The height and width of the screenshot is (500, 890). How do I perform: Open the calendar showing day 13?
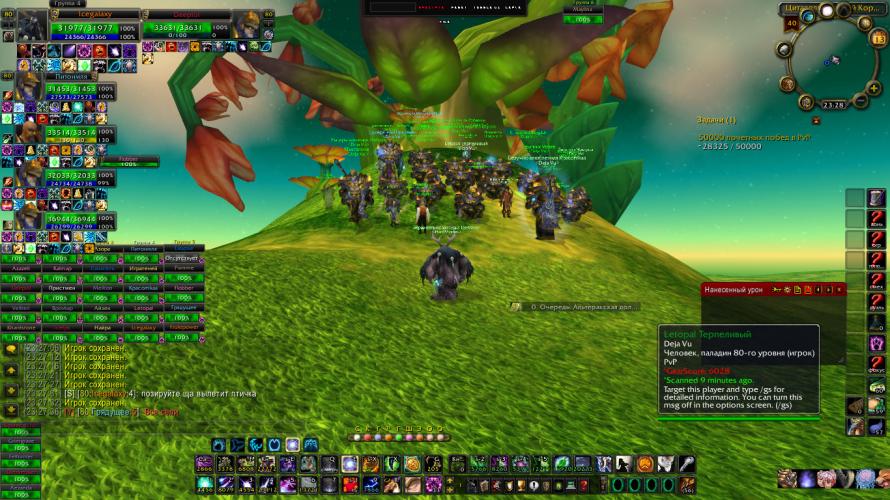tap(878, 39)
